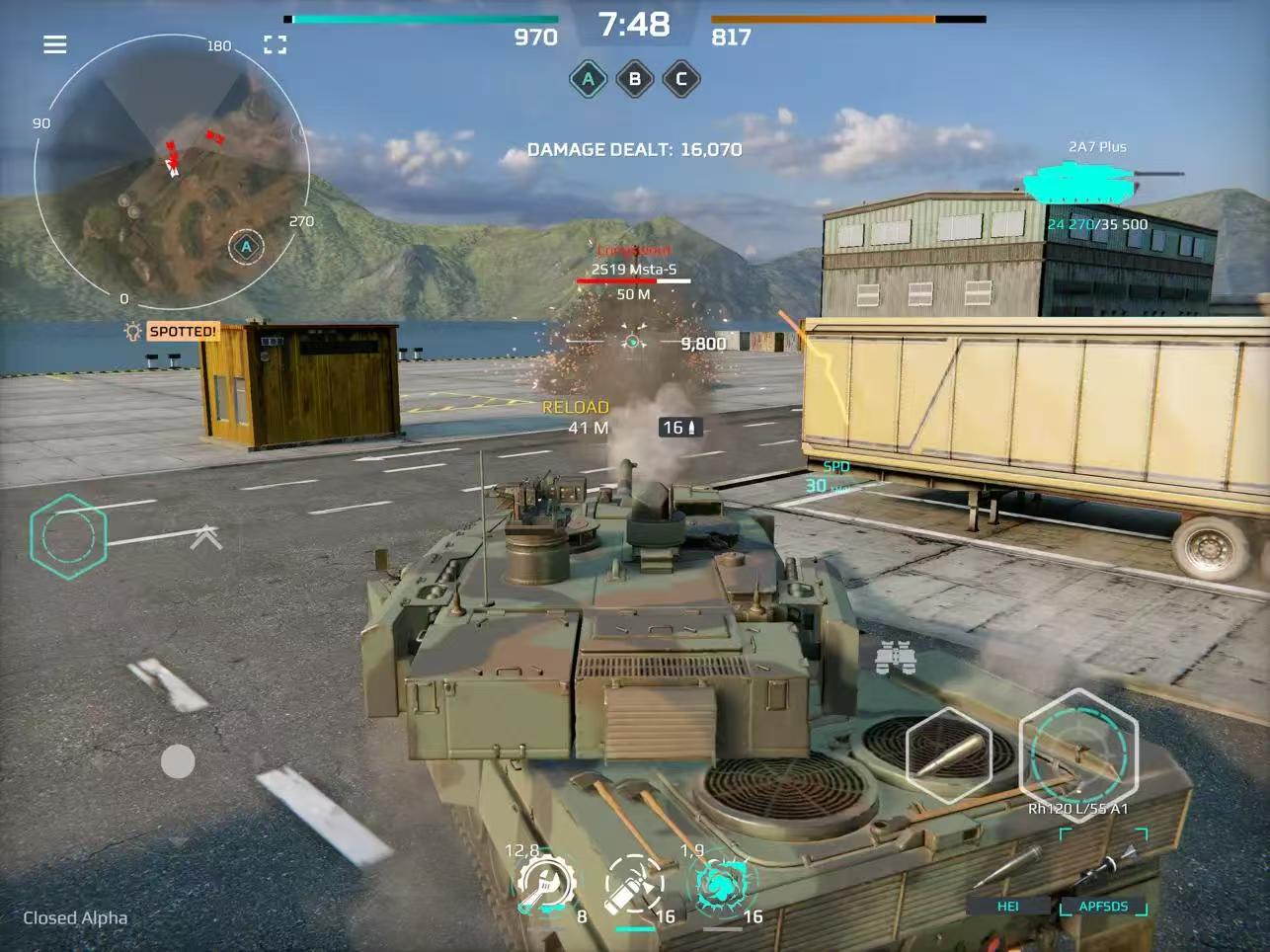1270x952 pixels.
Task: Tap the chevron arrow above the joystick
Action: click(204, 535)
